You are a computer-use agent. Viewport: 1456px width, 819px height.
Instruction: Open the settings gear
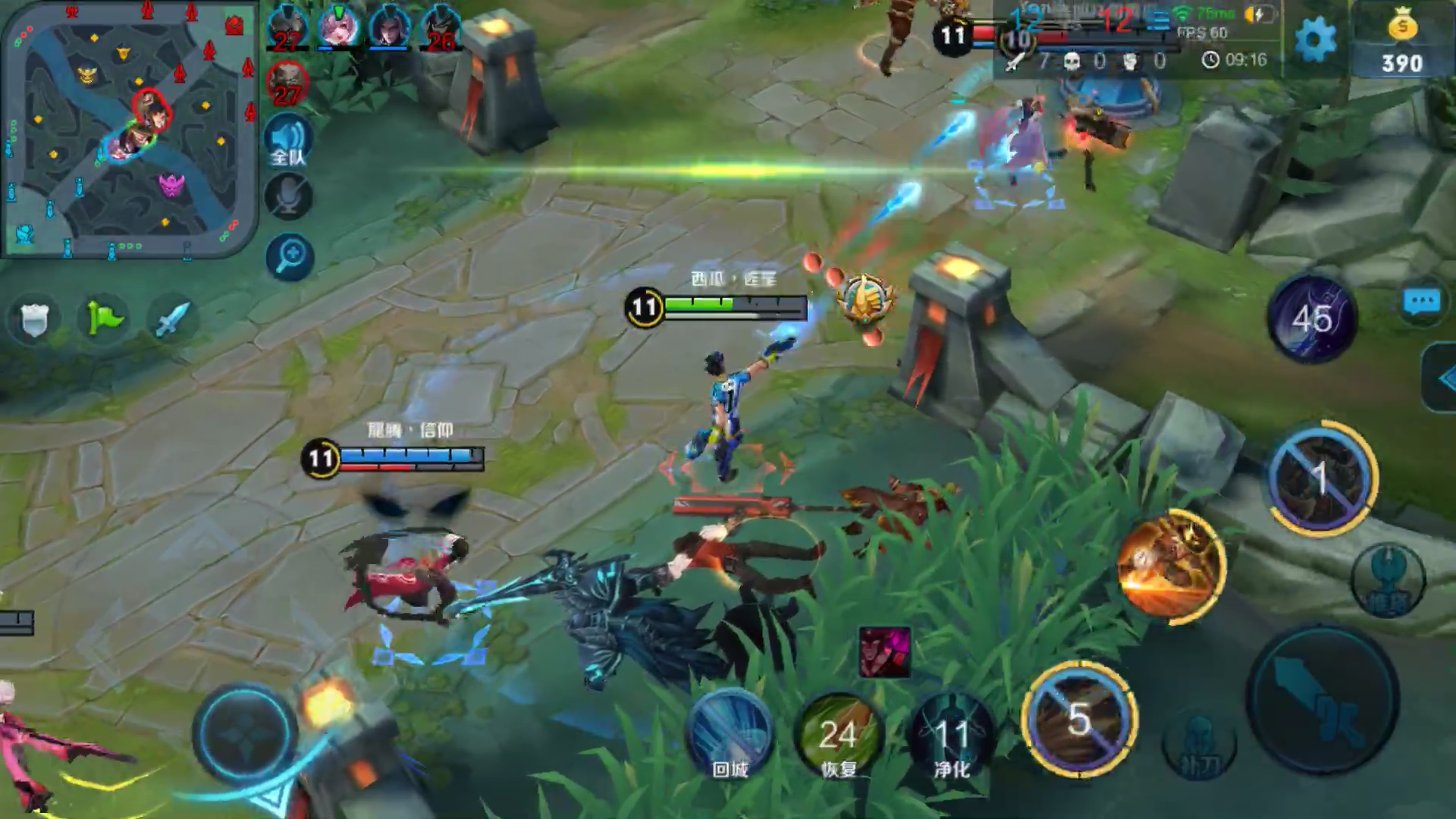coord(1316,39)
